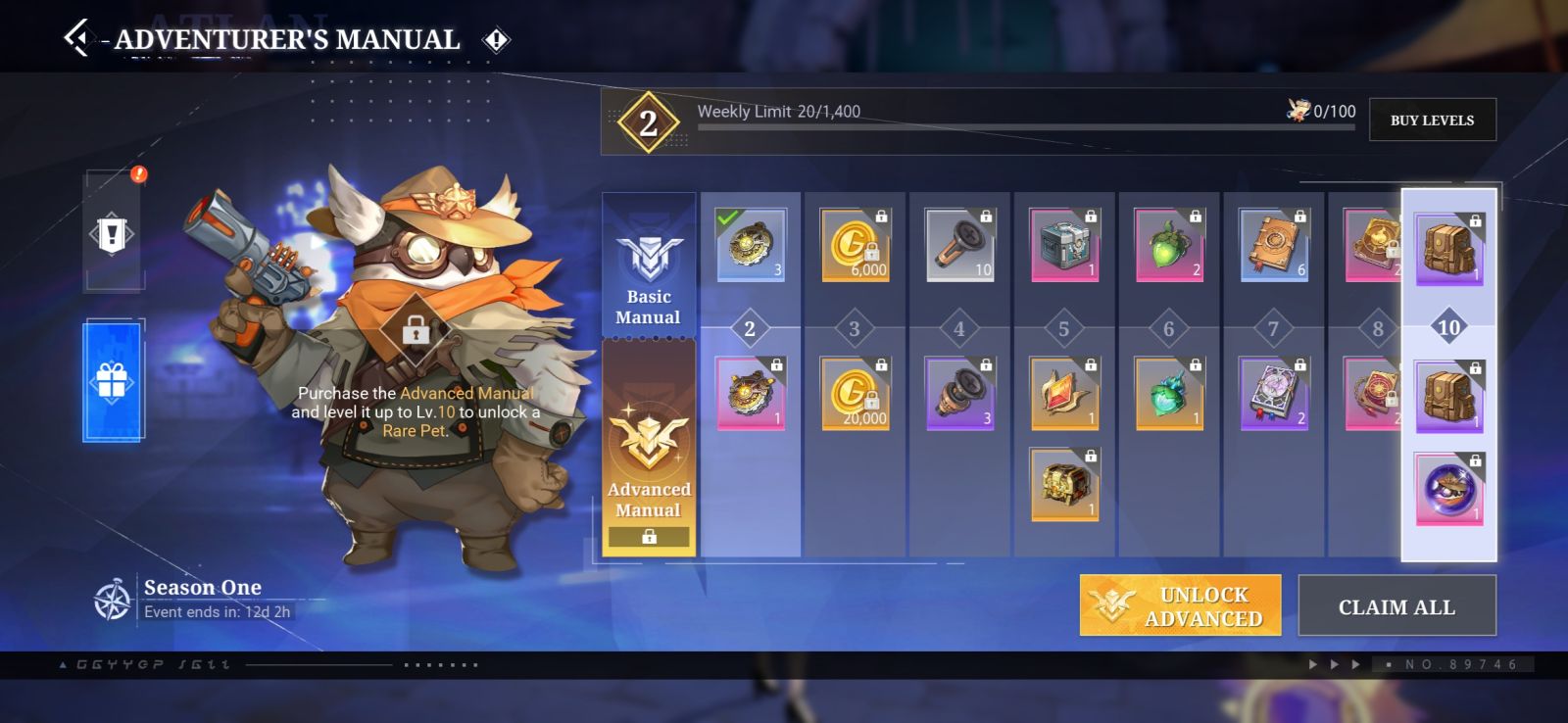
Task: Unlock the Advanced Manual
Action: pyautogui.click(x=1180, y=605)
